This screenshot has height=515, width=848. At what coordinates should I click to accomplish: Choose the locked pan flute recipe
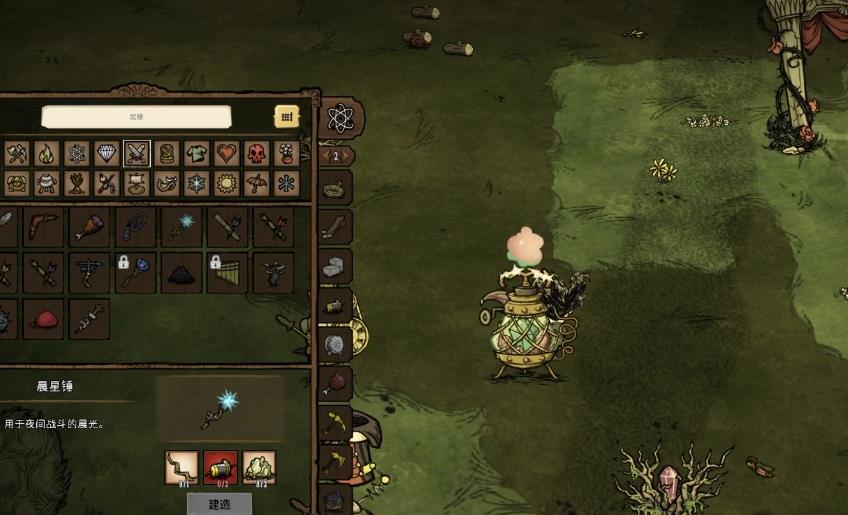pos(227,272)
